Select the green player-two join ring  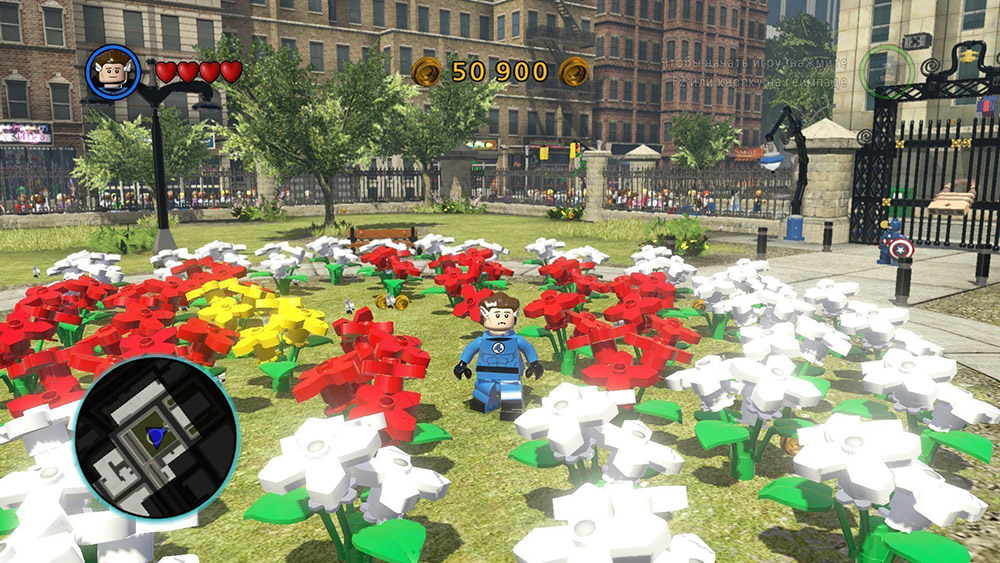888,70
